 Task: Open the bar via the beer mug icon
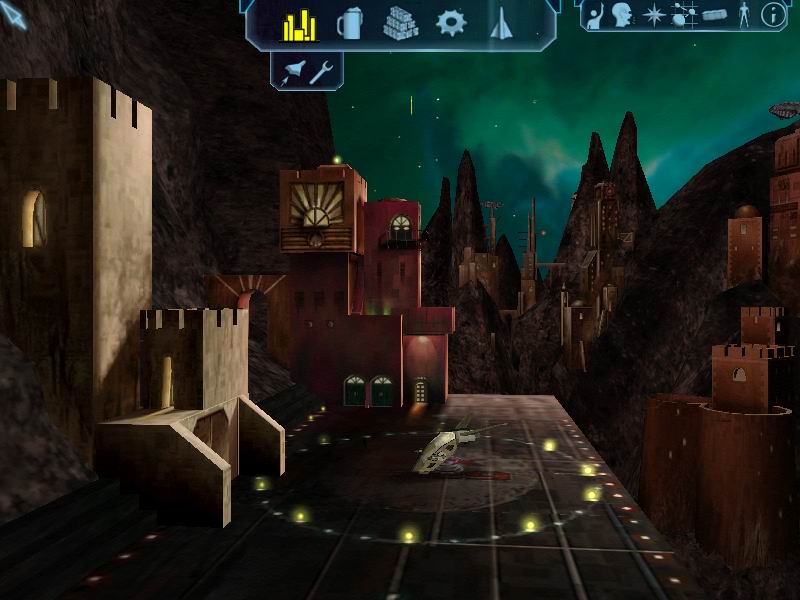coord(350,24)
